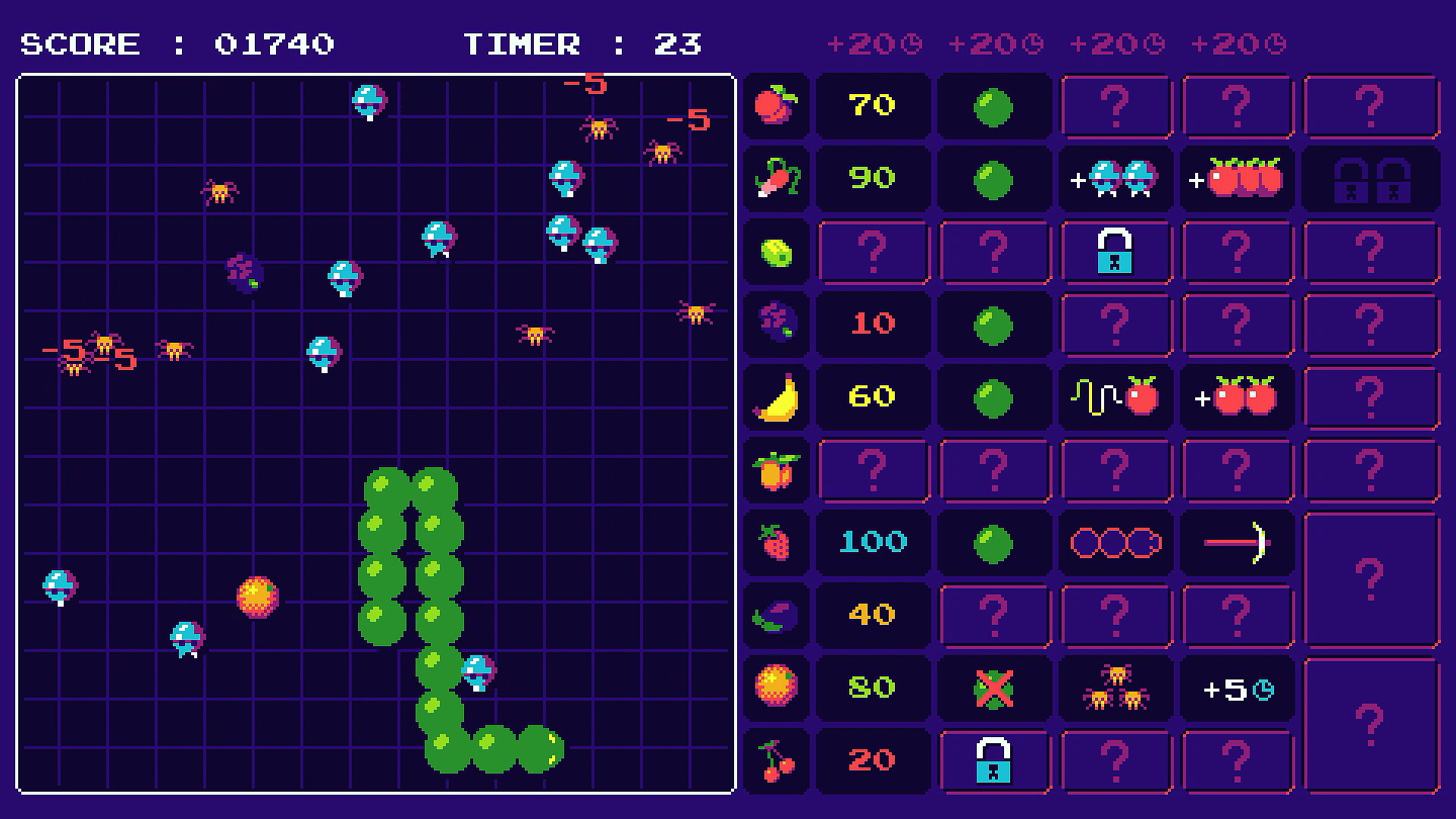Click the locked slot in the melon row
The height and width of the screenshot is (819, 1456).
click(1116, 253)
